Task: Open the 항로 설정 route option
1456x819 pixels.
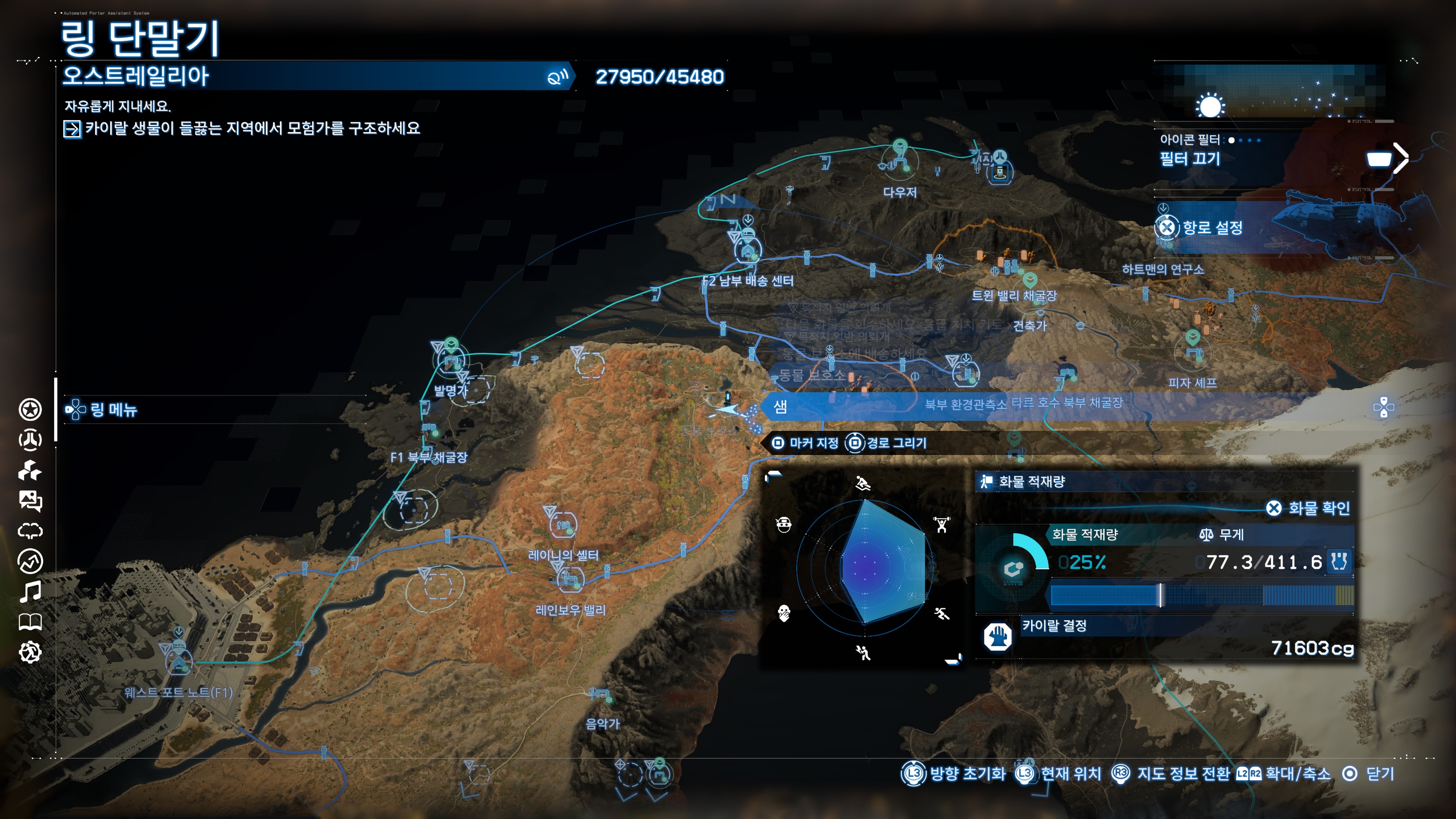Action: point(1212,228)
